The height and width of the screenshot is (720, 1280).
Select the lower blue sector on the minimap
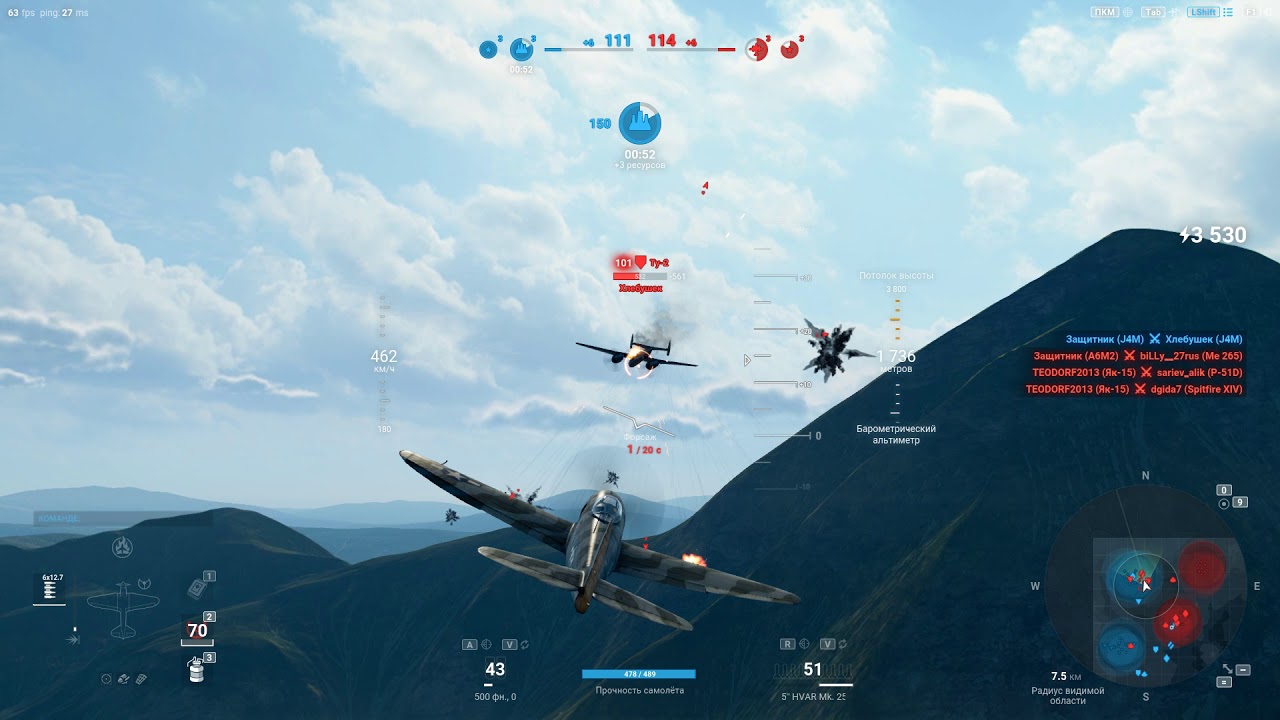point(1120,645)
